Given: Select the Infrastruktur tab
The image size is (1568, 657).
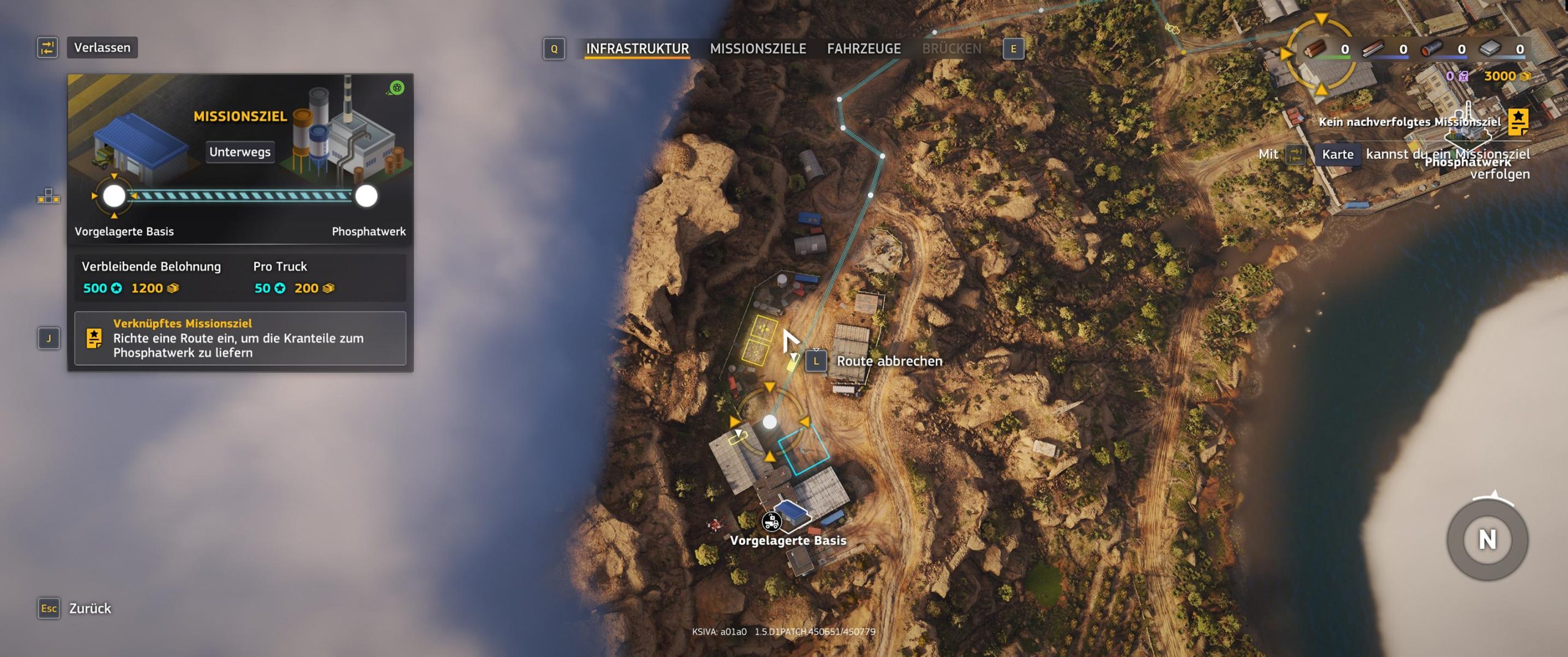Looking at the screenshot, I should tap(637, 48).
